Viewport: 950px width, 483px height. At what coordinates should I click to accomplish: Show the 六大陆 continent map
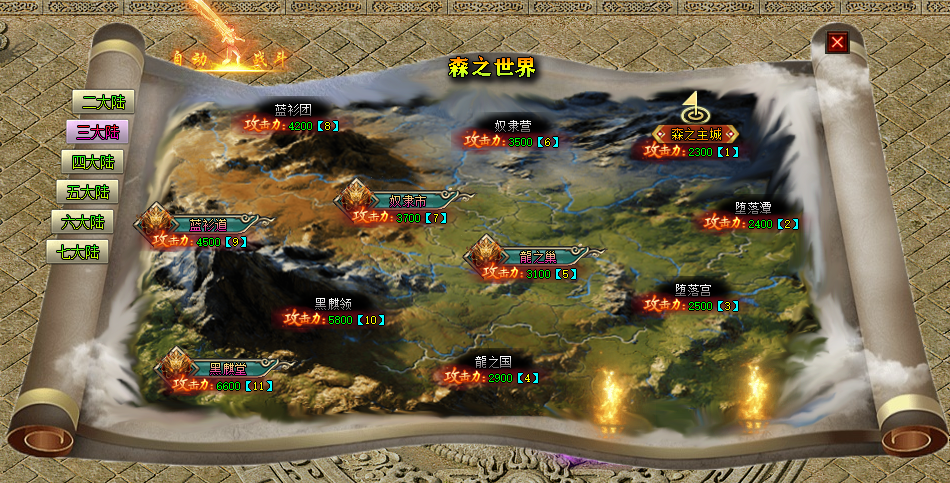[x=82, y=222]
